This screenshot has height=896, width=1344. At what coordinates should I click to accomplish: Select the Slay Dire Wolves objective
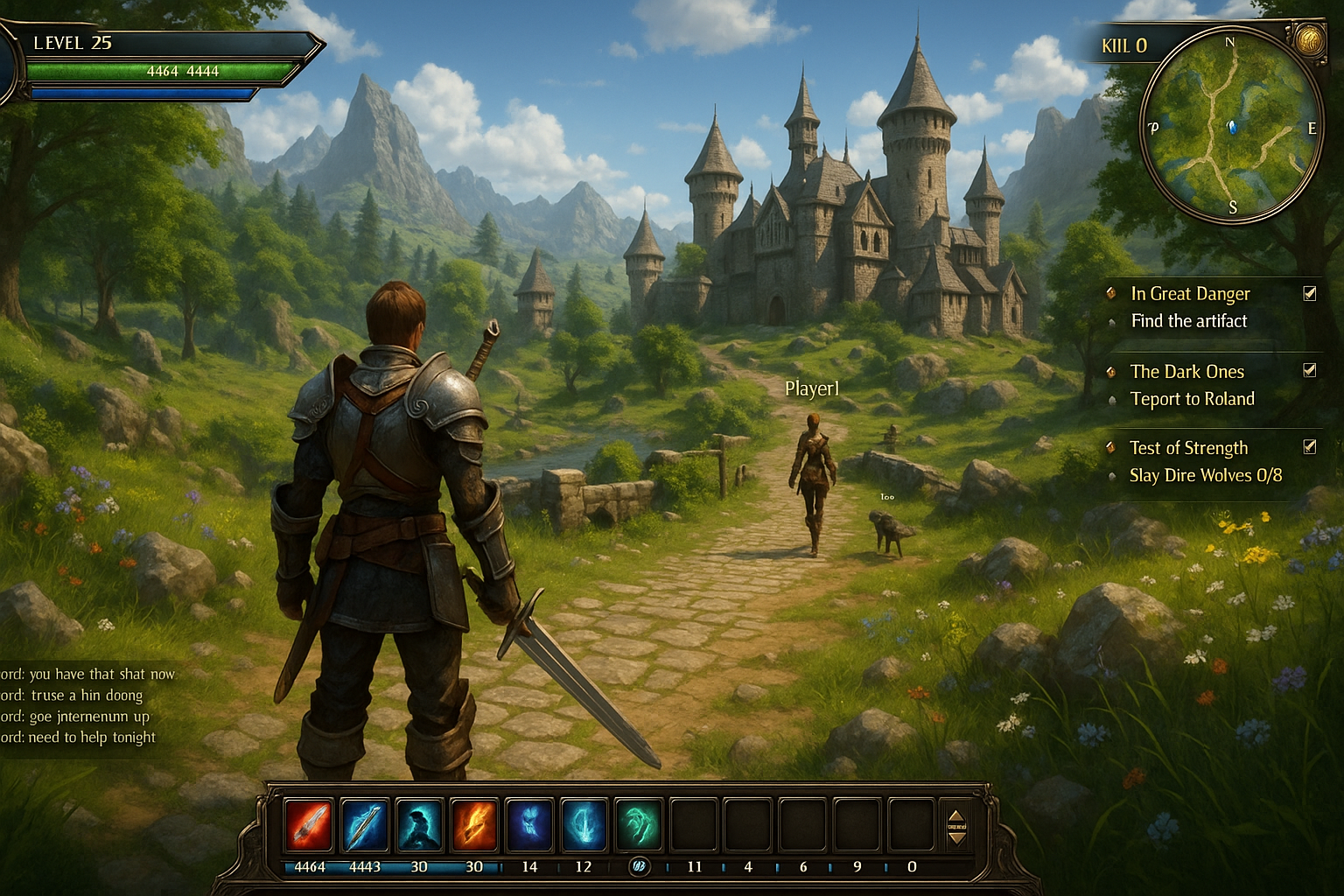(x=1205, y=475)
